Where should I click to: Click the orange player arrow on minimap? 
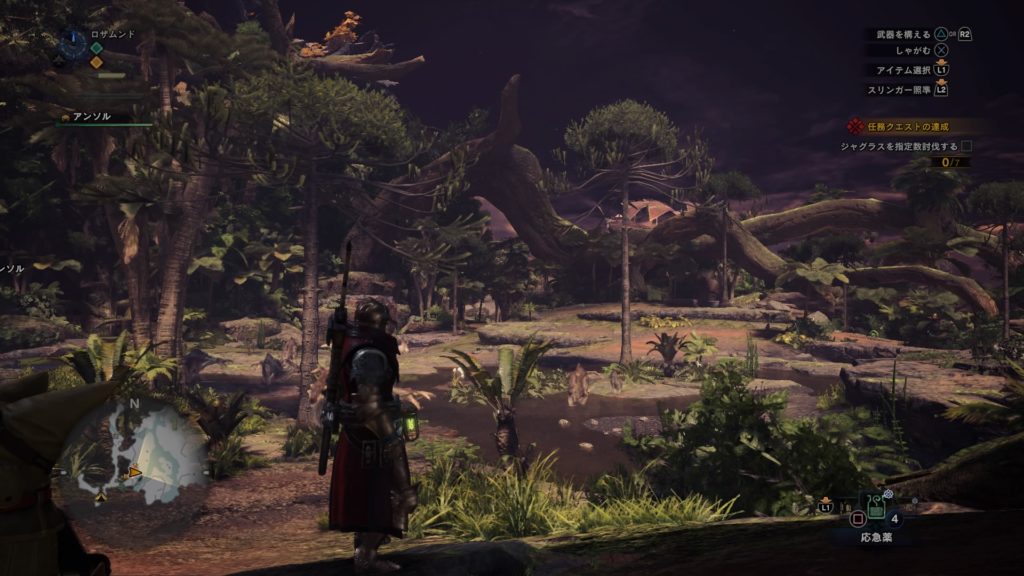(134, 471)
